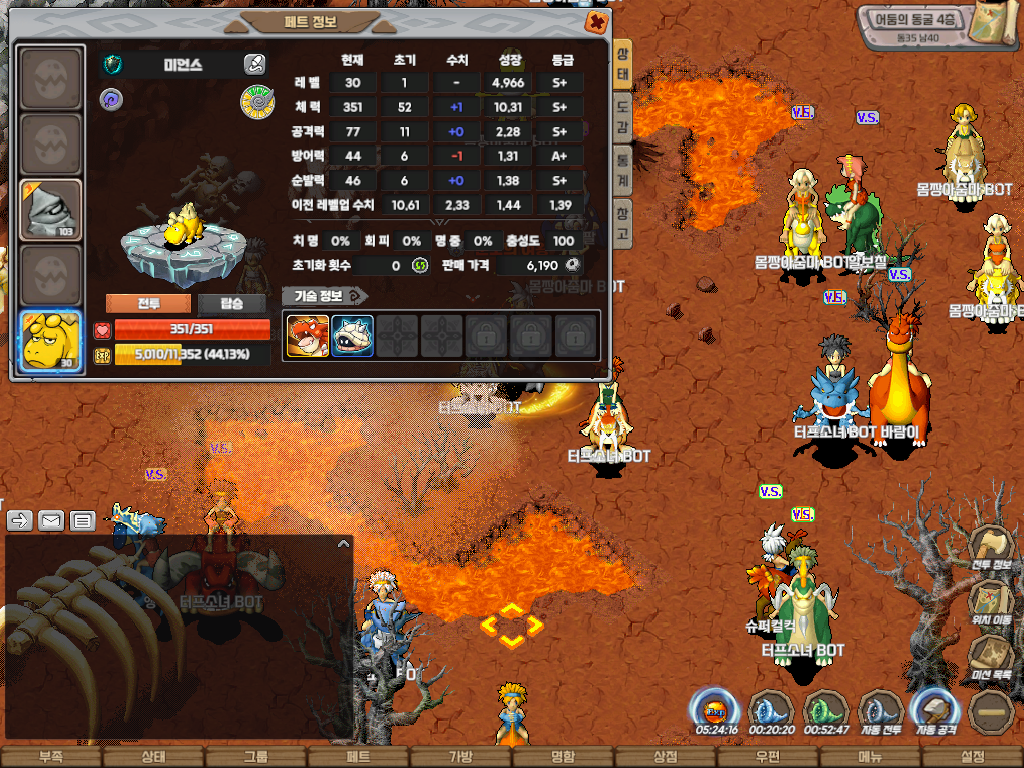Open the 위치 이동 map travel icon
The height and width of the screenshot is (768, 1024).
(993, 602)
